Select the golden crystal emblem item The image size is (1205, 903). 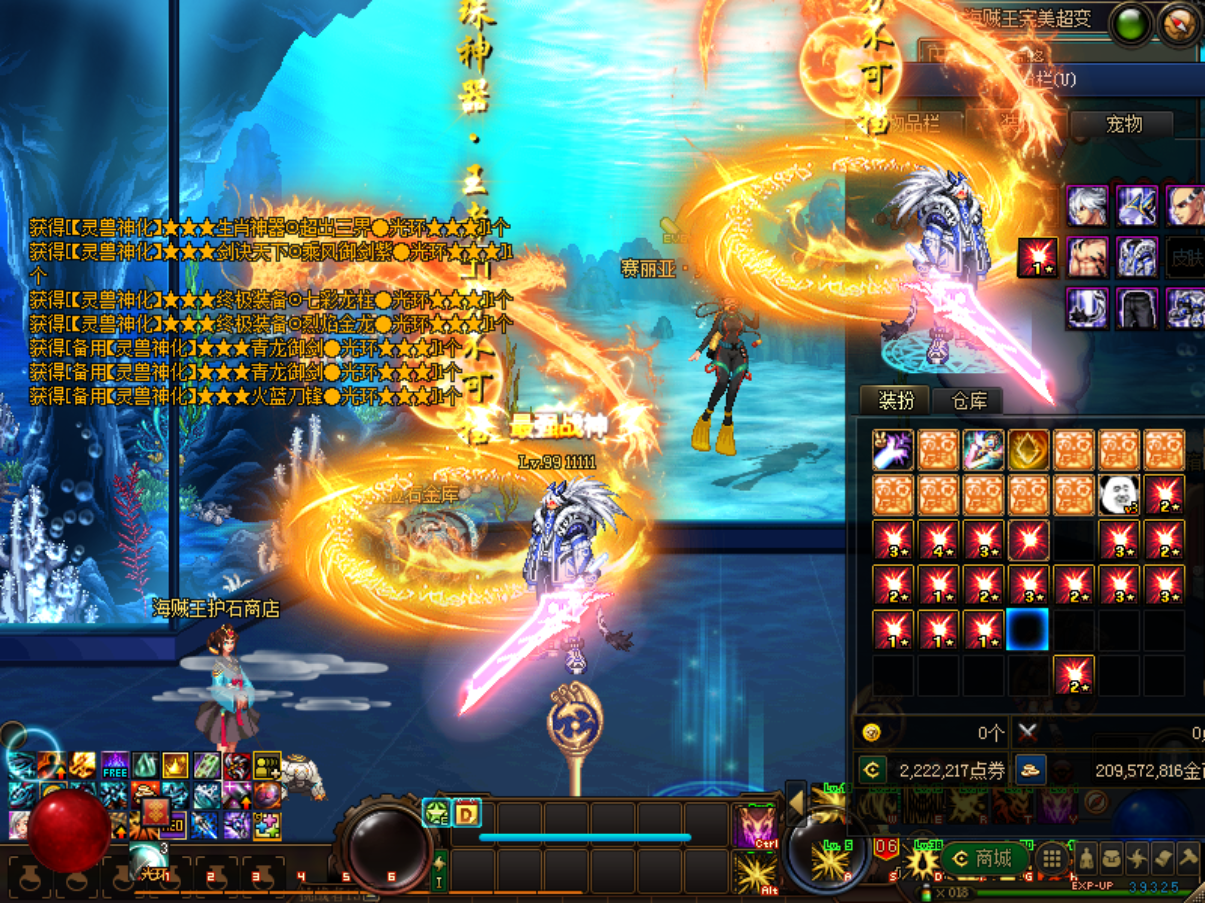1028,450
